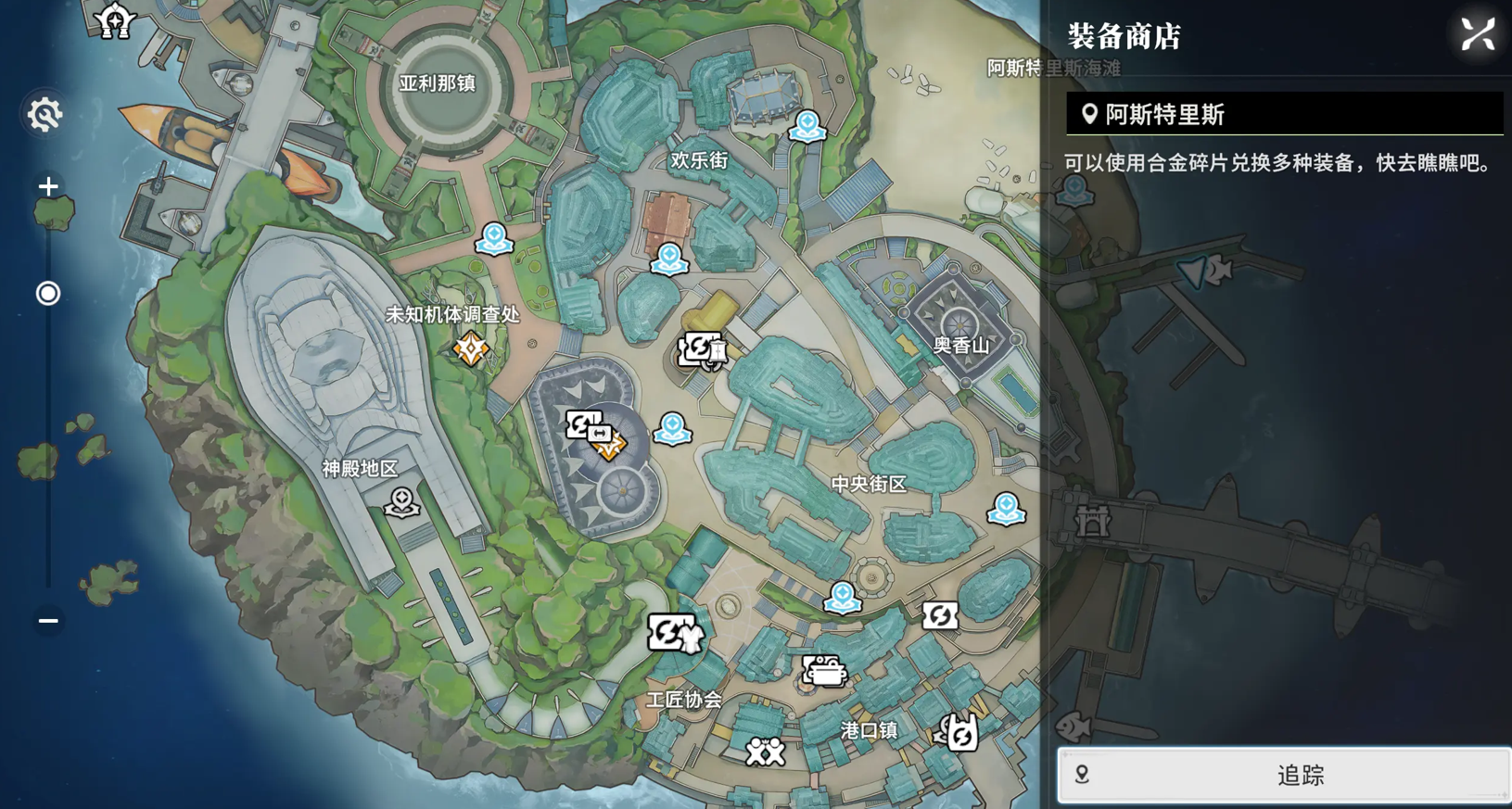1512x809 pixels.
Task: Open the map settings gear icon
Action: pos(44,115)
